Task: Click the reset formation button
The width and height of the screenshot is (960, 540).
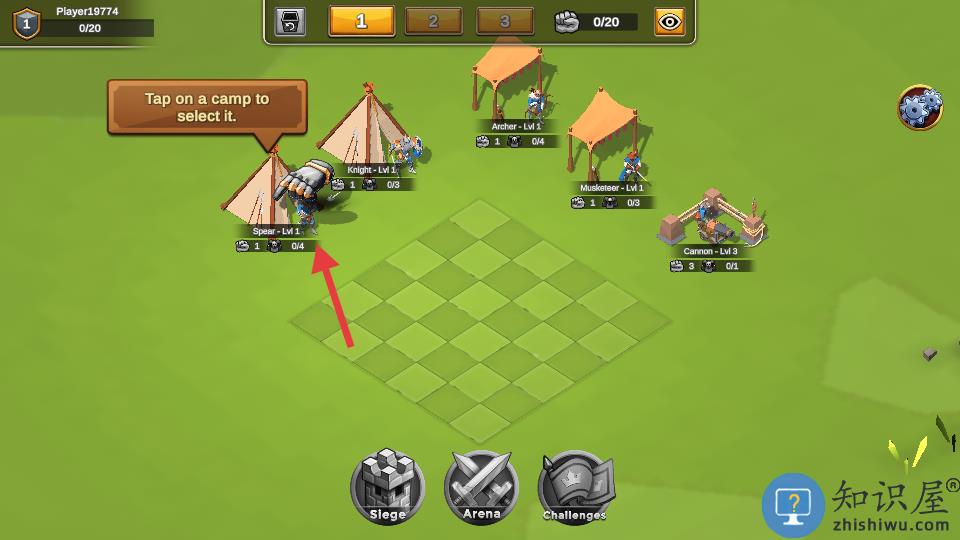Action: tap(290, 21)
